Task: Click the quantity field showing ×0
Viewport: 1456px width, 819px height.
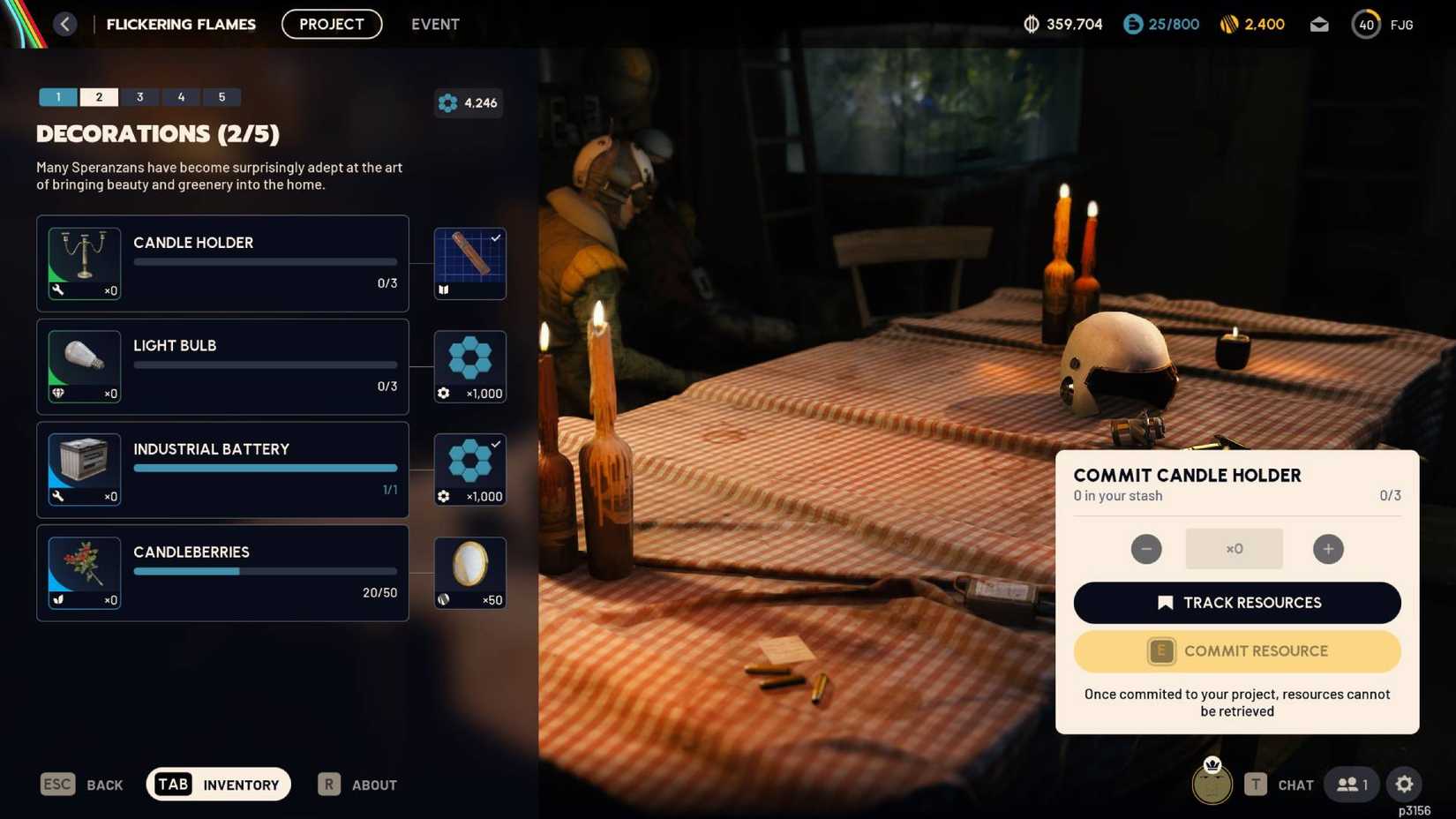Action: click(1234, 548)
